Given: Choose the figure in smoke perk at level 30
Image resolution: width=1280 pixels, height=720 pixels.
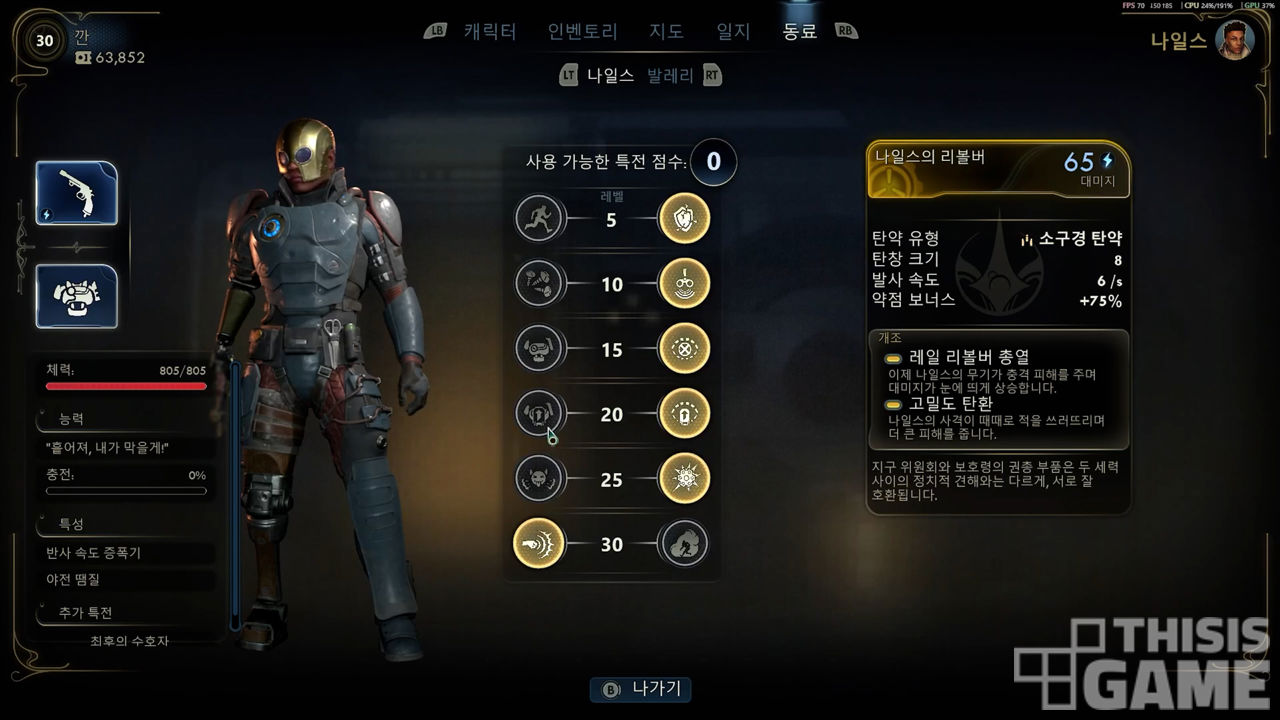Looking at the screenshot, I should (684, 544).
